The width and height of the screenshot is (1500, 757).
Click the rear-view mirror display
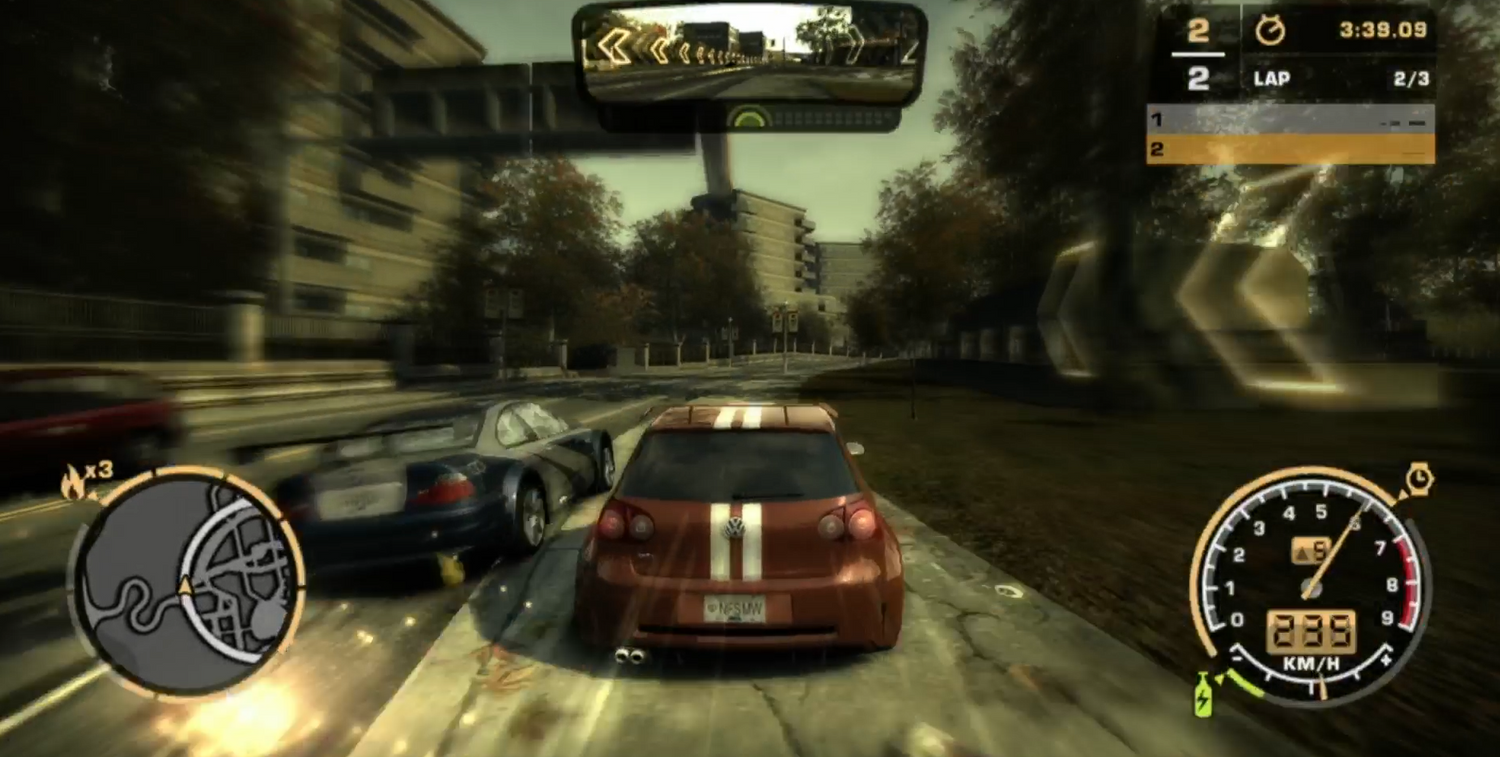tap(748, 53)
